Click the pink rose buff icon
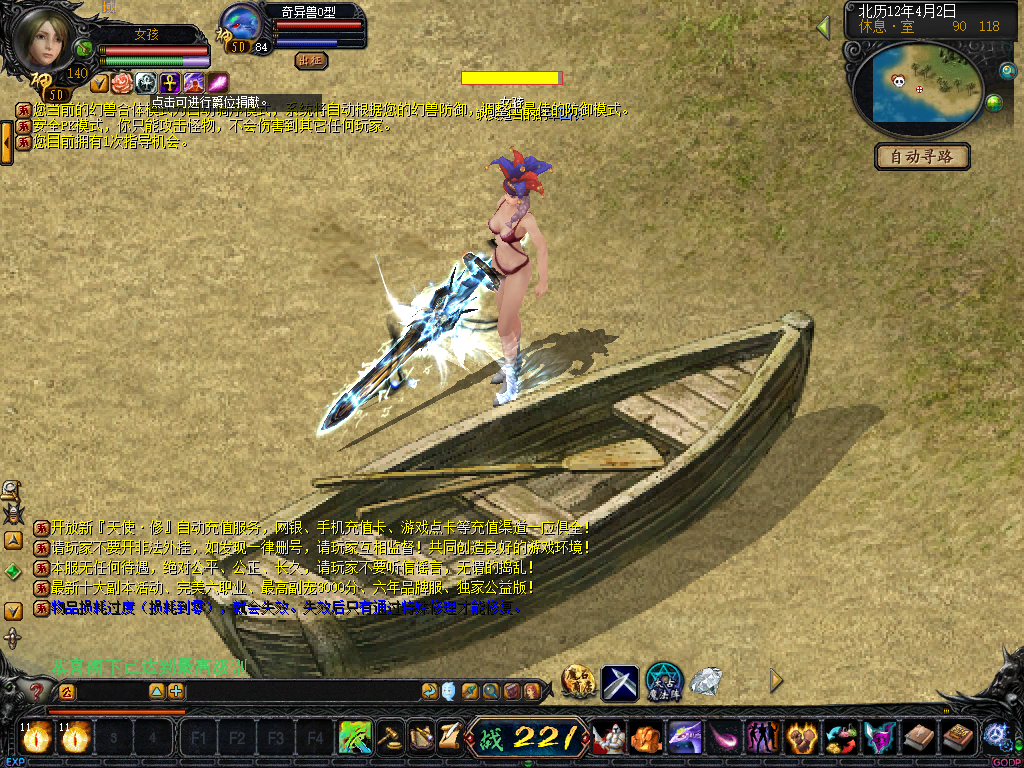The height and width of the screenshot is (768, 1024). (x=122, y=83)
